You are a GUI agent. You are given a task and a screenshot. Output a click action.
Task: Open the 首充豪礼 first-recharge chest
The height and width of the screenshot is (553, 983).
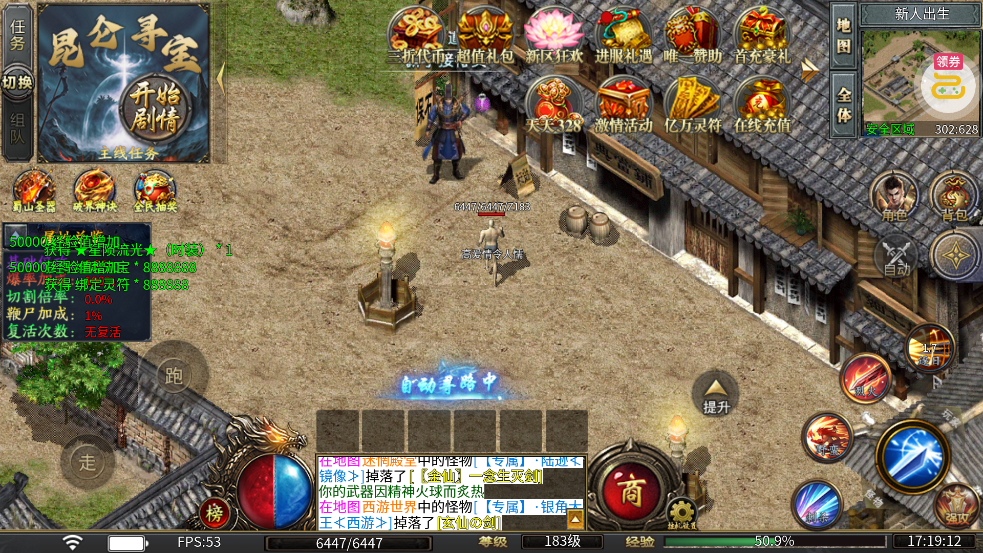pyautogui.click(x=762, y=35)
